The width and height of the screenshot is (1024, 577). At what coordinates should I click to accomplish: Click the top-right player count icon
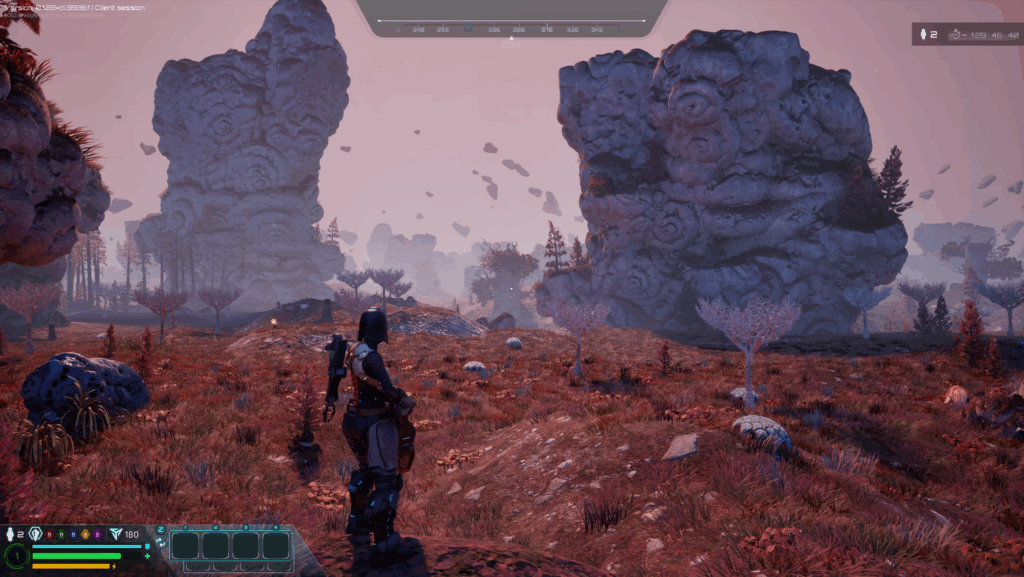point(922,35)
